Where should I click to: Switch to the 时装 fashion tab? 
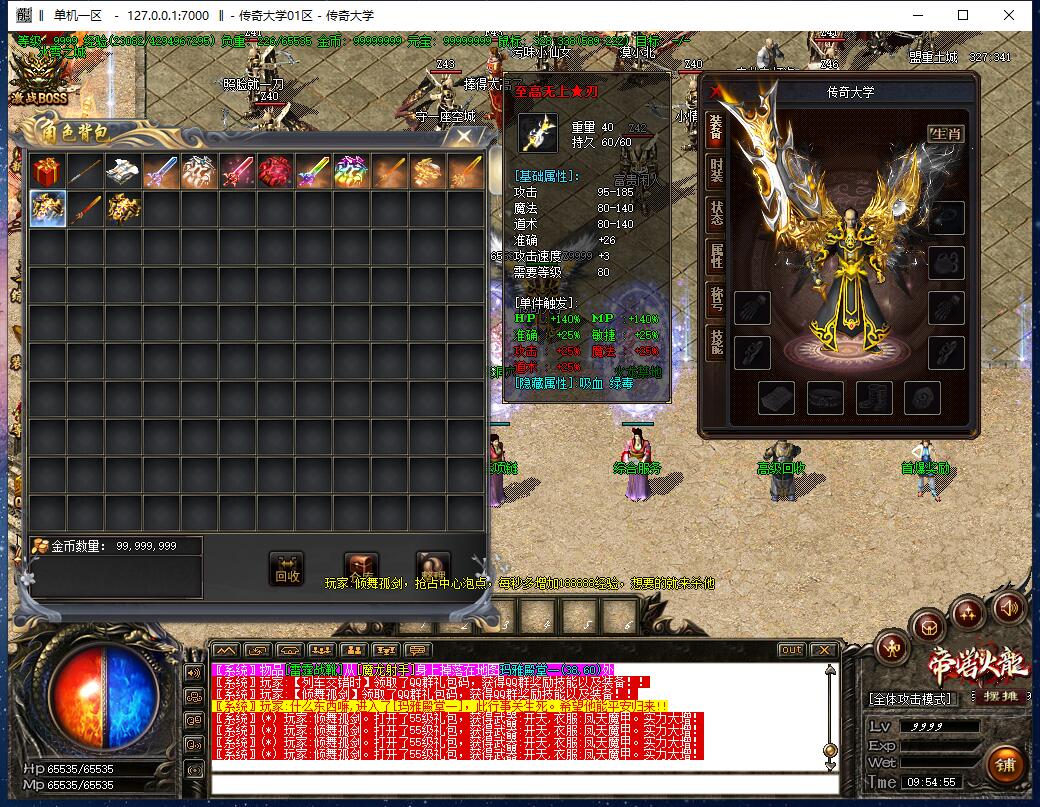716,171
